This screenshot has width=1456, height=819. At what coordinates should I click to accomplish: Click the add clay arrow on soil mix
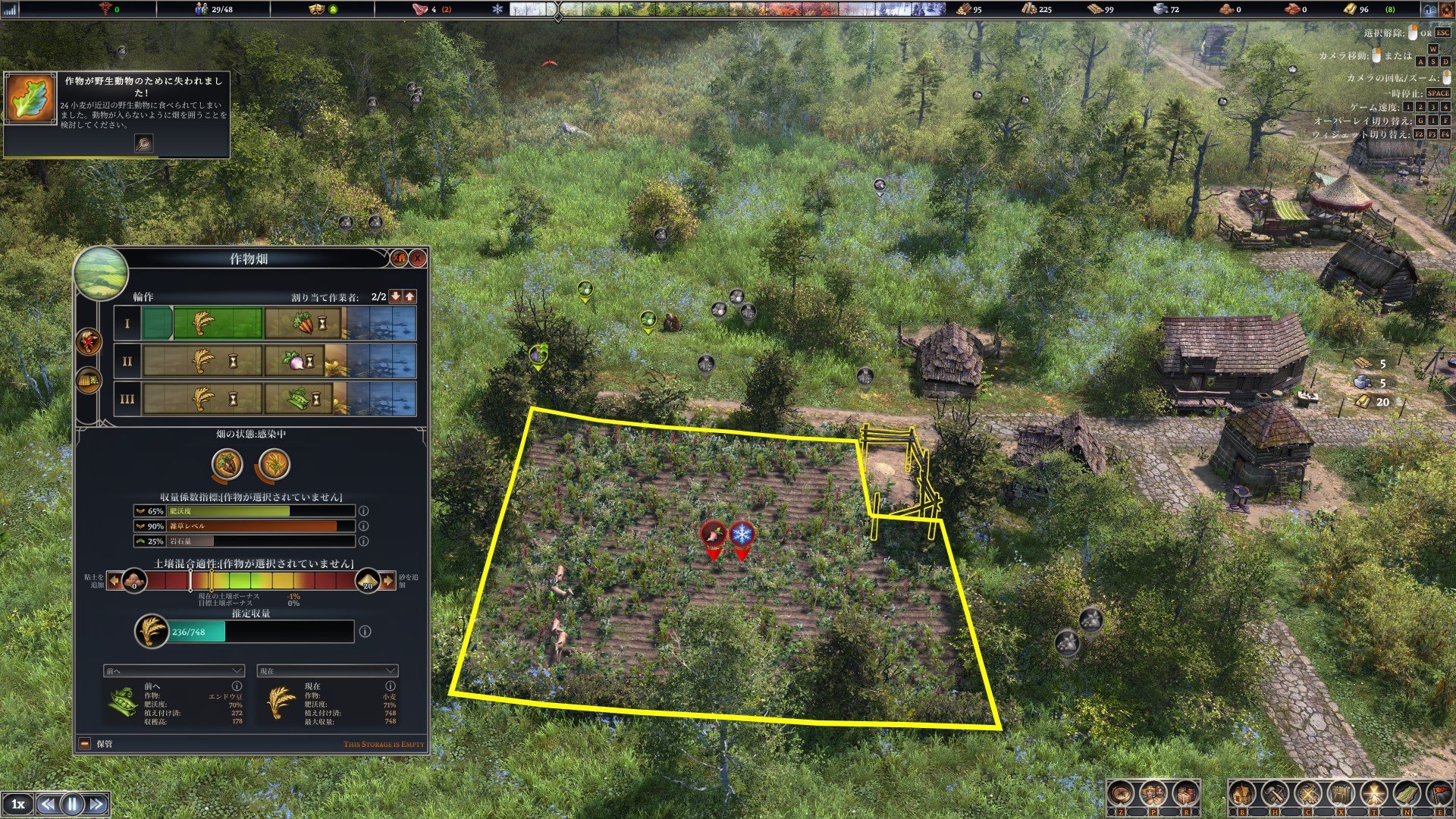114,581
